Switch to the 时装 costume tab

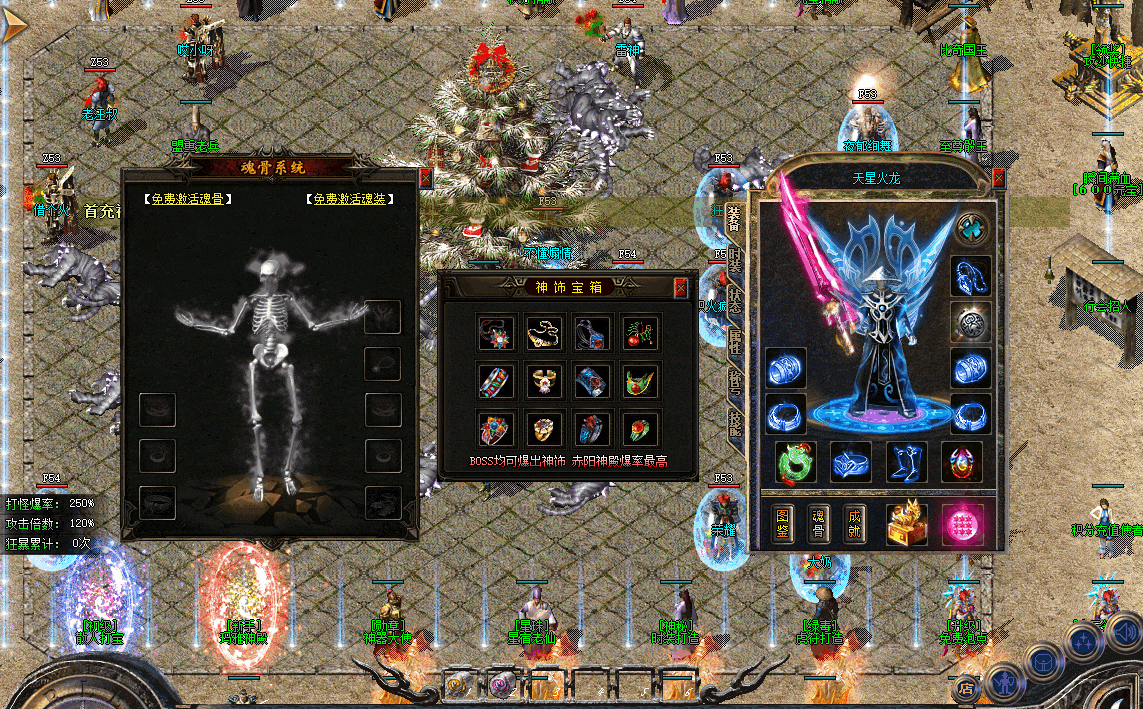[x=735, y=260]
